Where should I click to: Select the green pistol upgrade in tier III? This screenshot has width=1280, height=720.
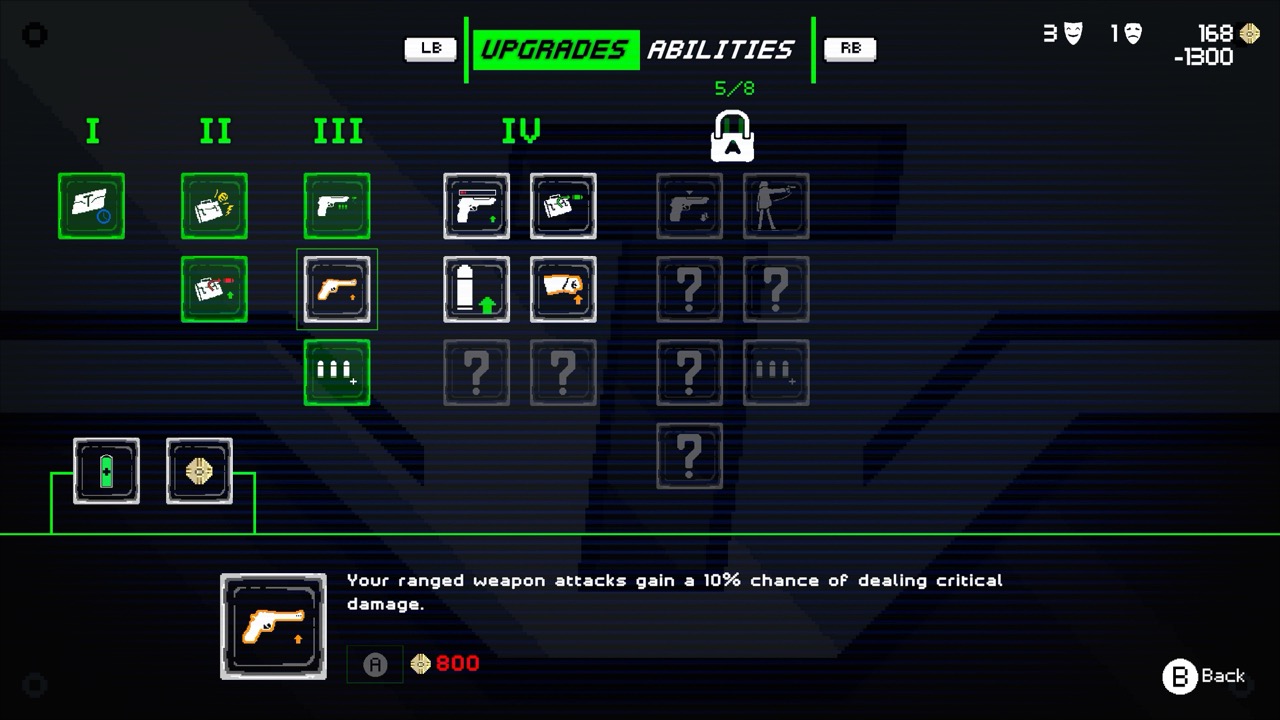(x=337, y=207)
